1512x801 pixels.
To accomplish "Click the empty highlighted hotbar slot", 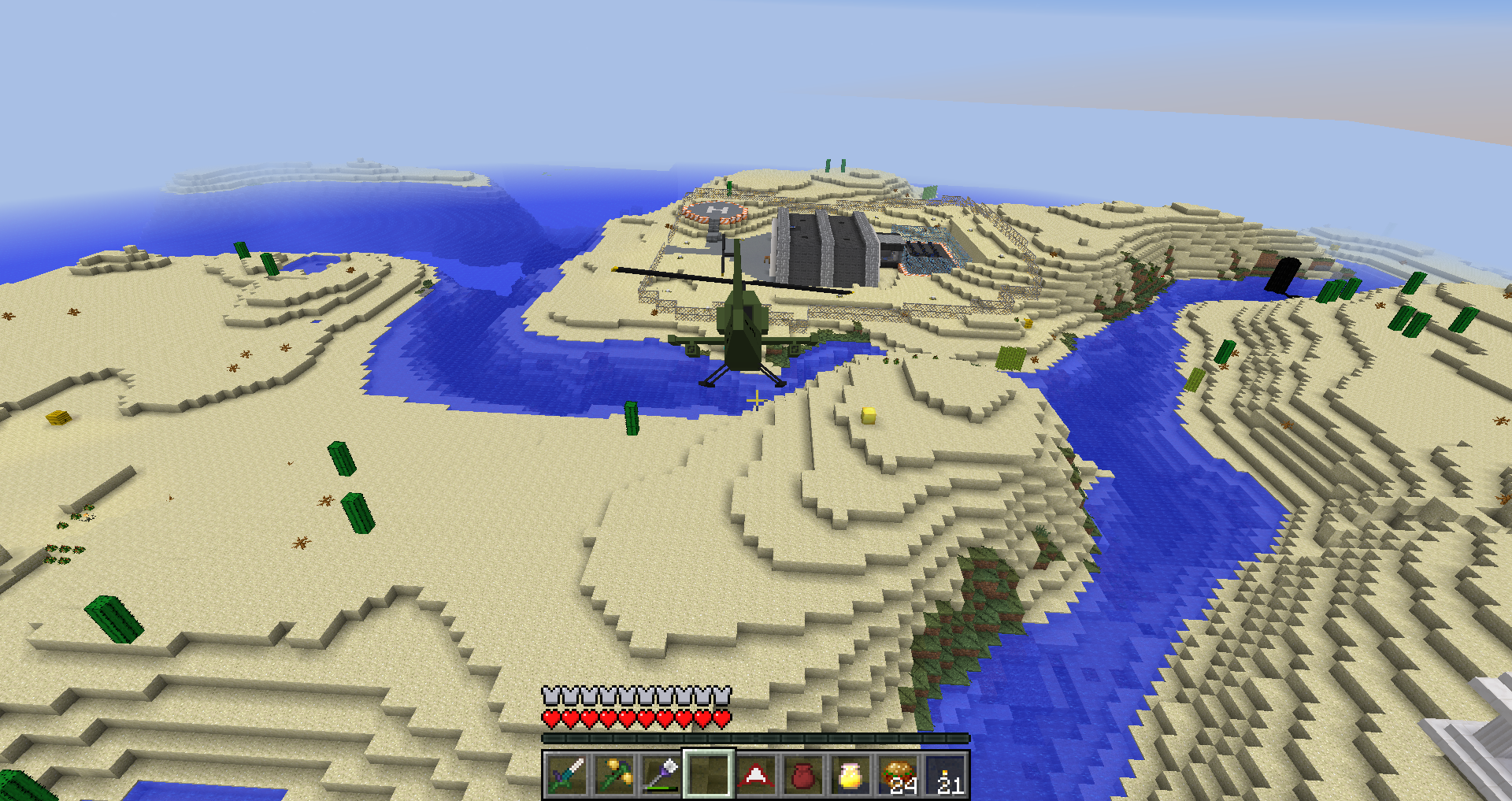I will pyautogui.click(x=709, y=775).
